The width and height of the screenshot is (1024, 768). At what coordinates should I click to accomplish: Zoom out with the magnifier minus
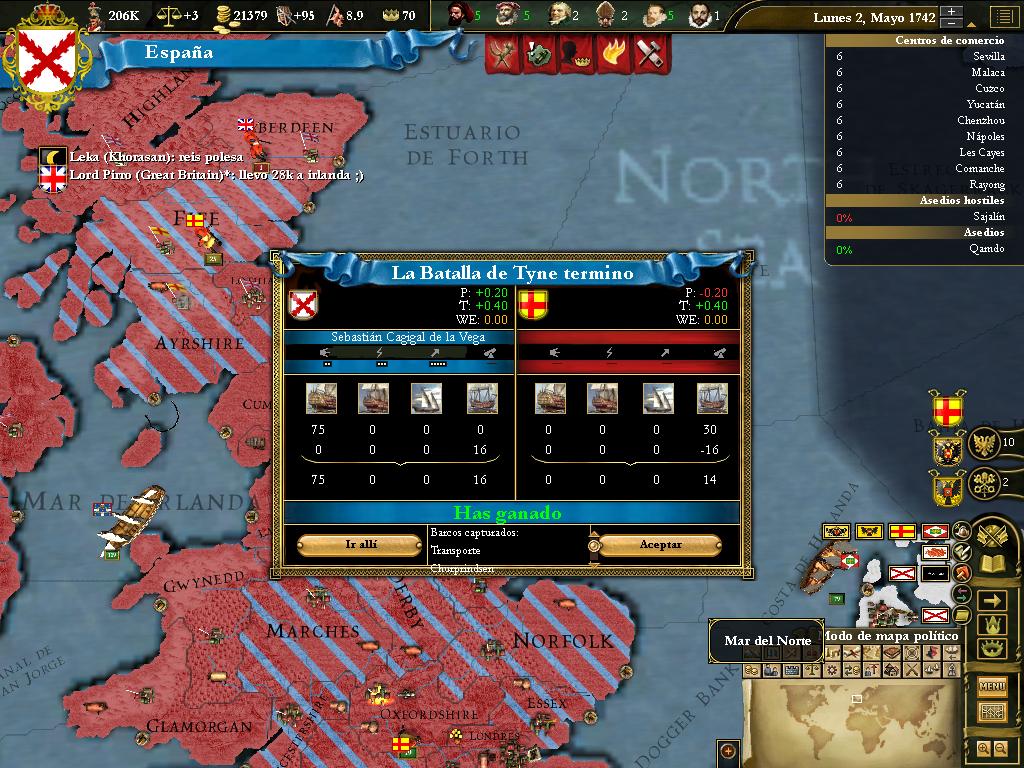(x=1001, y=748)
